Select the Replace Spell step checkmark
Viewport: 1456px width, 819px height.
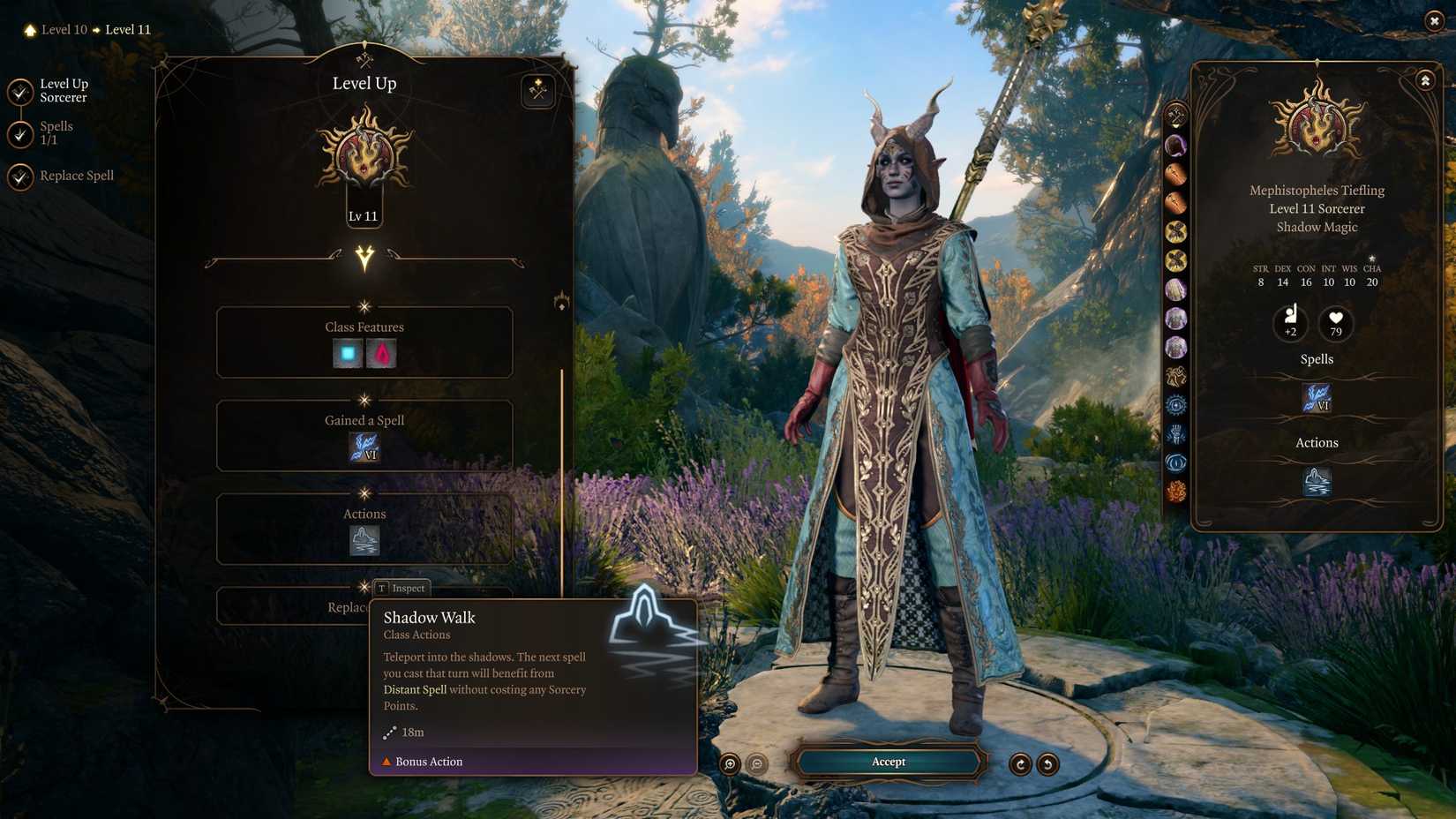[19, 178]
